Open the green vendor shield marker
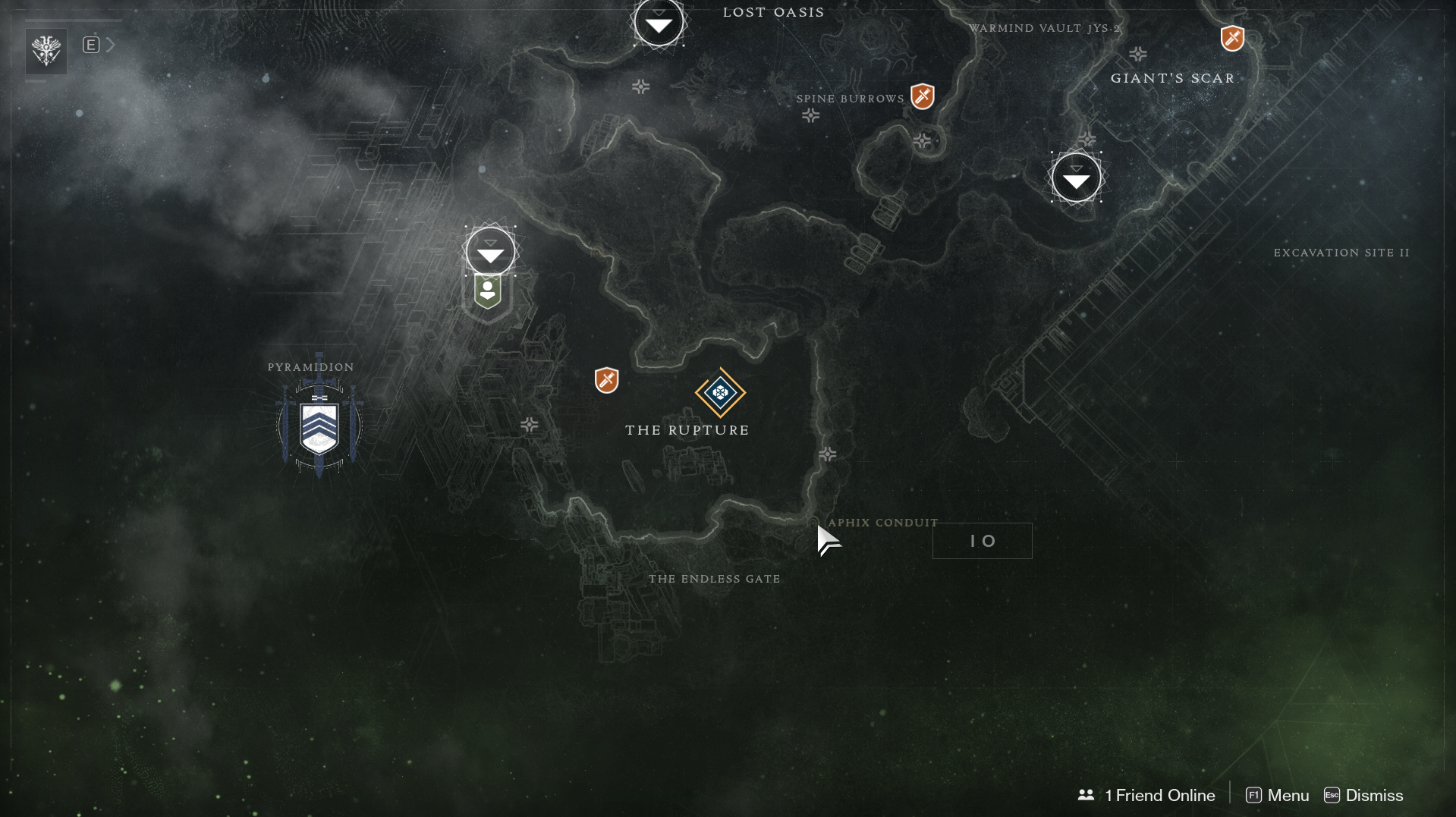1456x817 pixels. 488,291
